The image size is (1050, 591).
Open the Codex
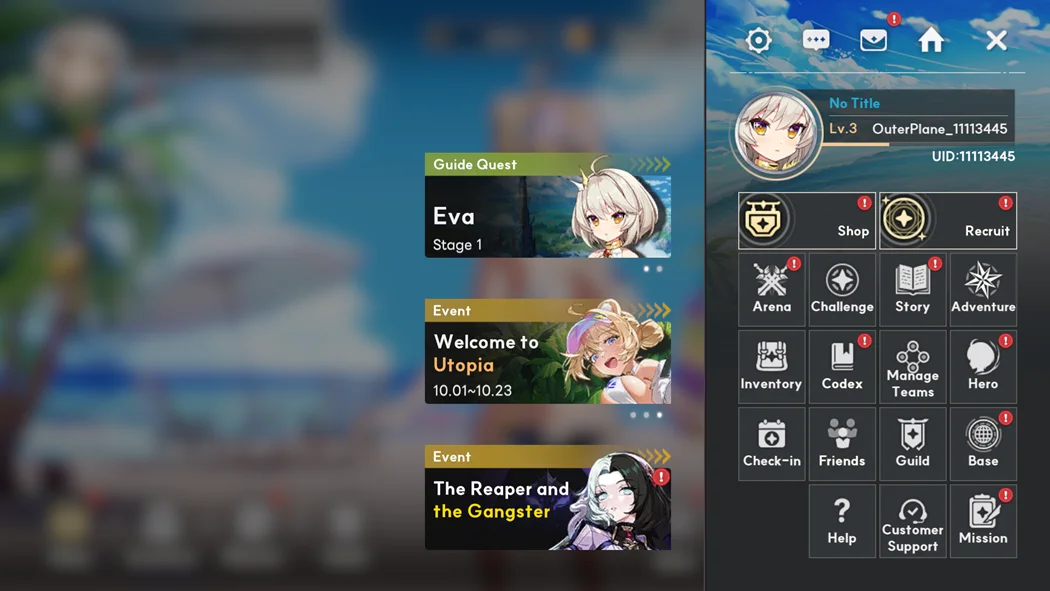click(842, 366)
